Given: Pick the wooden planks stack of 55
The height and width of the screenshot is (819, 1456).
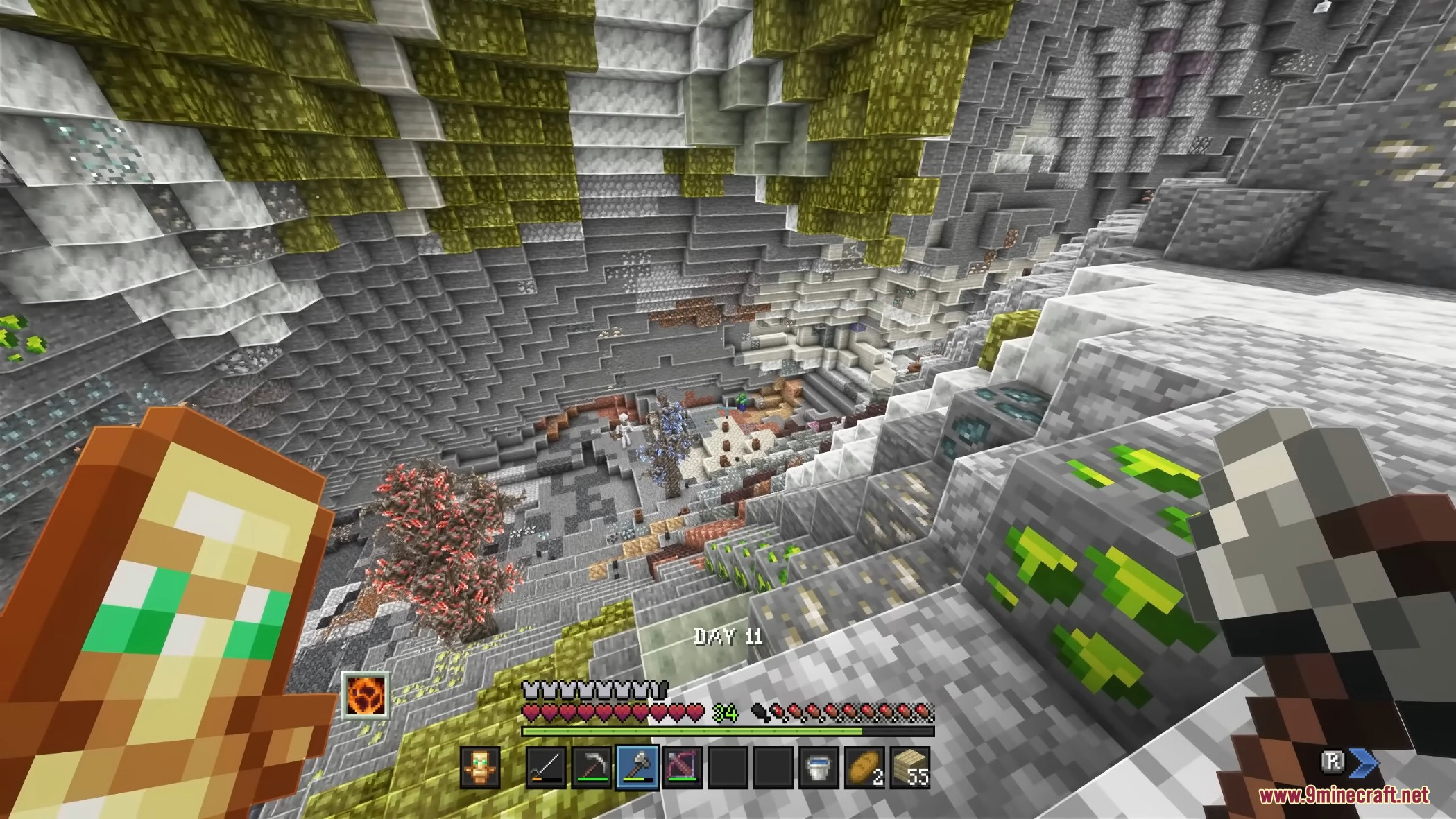Looking at the screenshot, I should 909,768.
